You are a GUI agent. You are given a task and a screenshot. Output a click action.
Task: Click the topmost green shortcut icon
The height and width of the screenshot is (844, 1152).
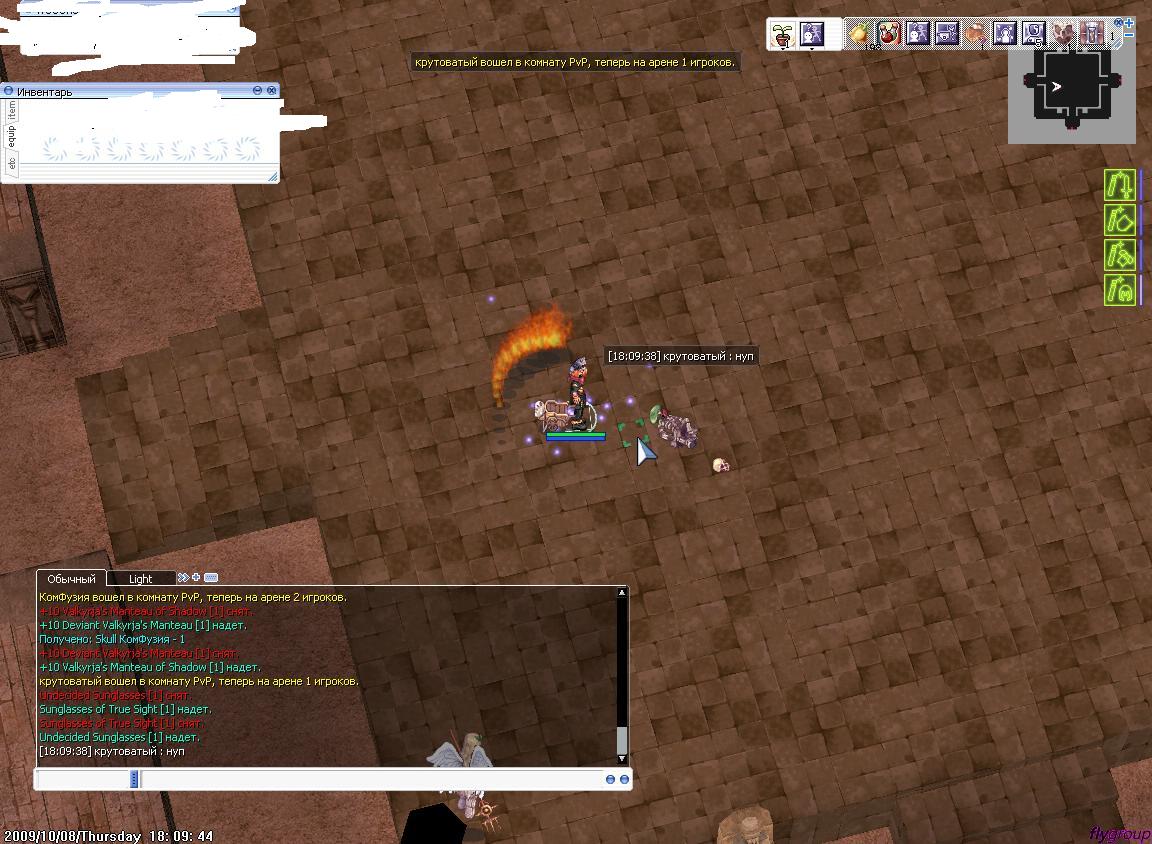(1120, 185)
